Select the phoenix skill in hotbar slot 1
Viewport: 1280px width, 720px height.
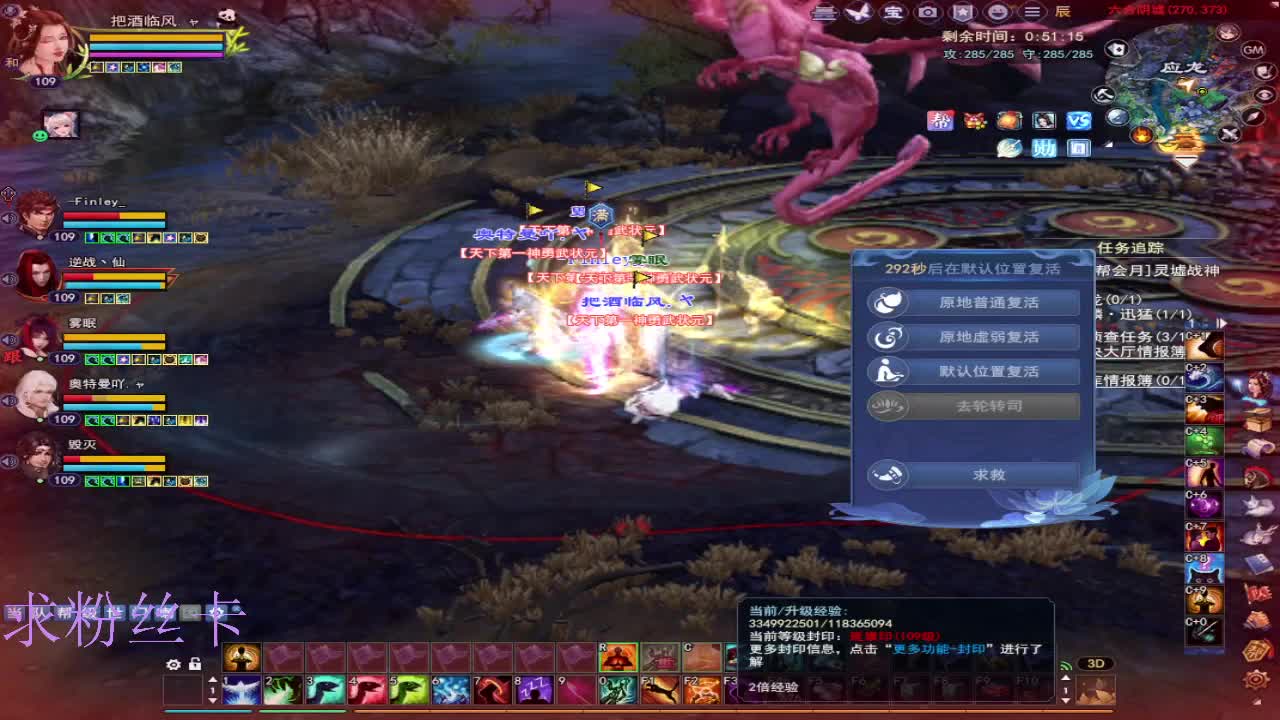tap(241, 691)
